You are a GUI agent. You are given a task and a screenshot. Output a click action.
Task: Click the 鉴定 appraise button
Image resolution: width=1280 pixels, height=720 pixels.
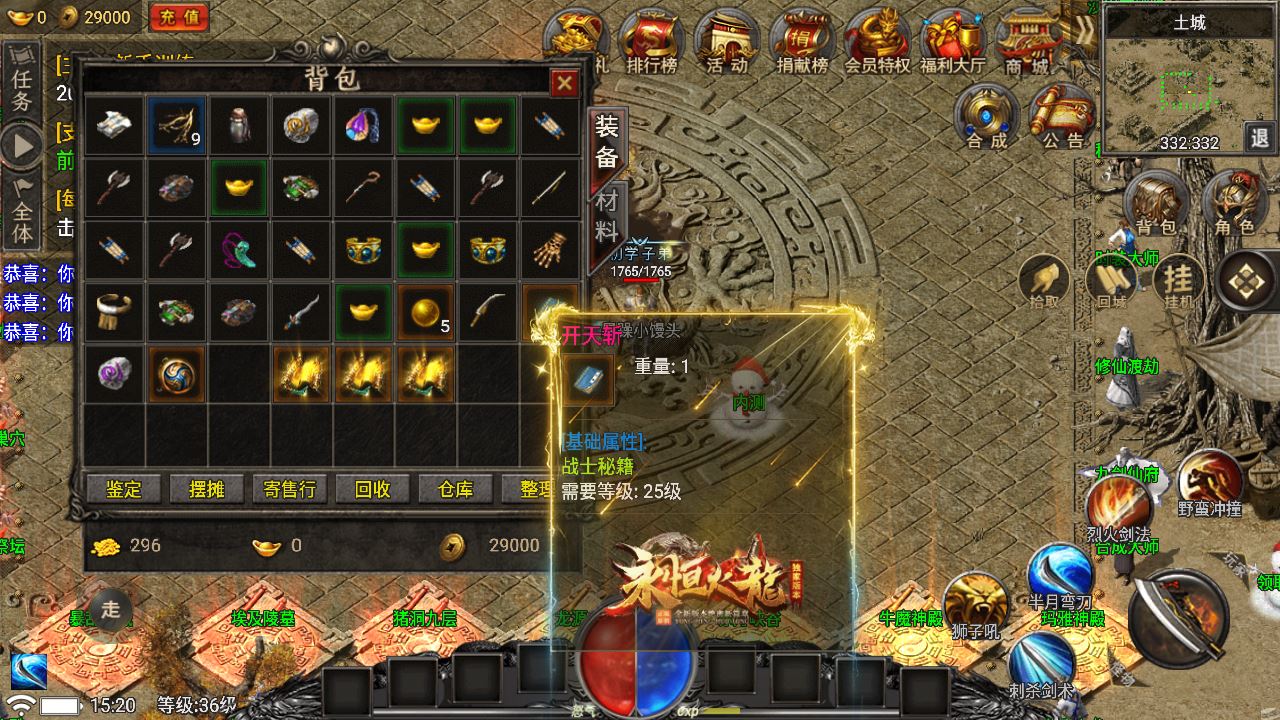[x=124, y=489]
